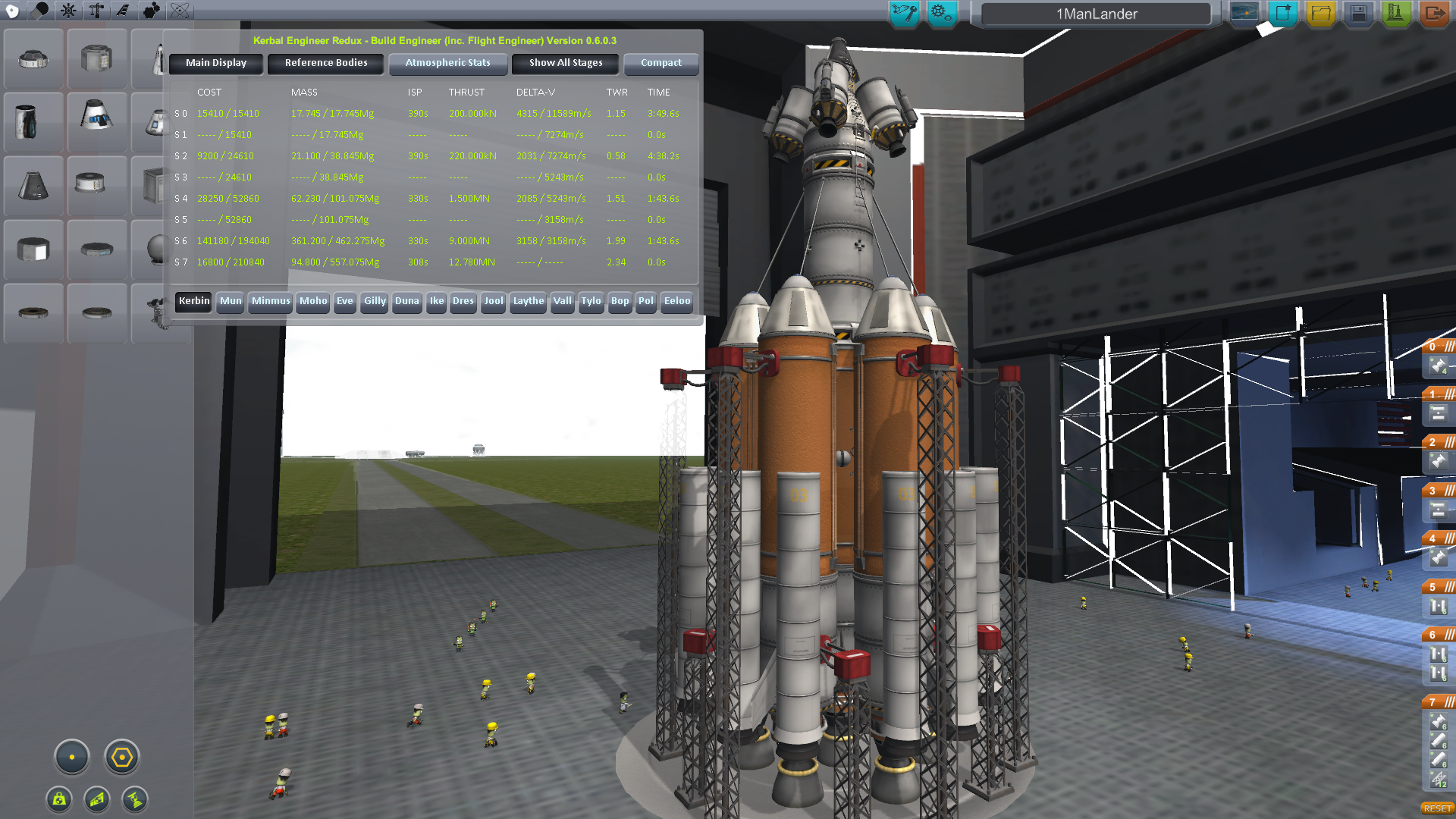
Task: Click the 1ManLander ship name field
Action: pos(1097,14)
